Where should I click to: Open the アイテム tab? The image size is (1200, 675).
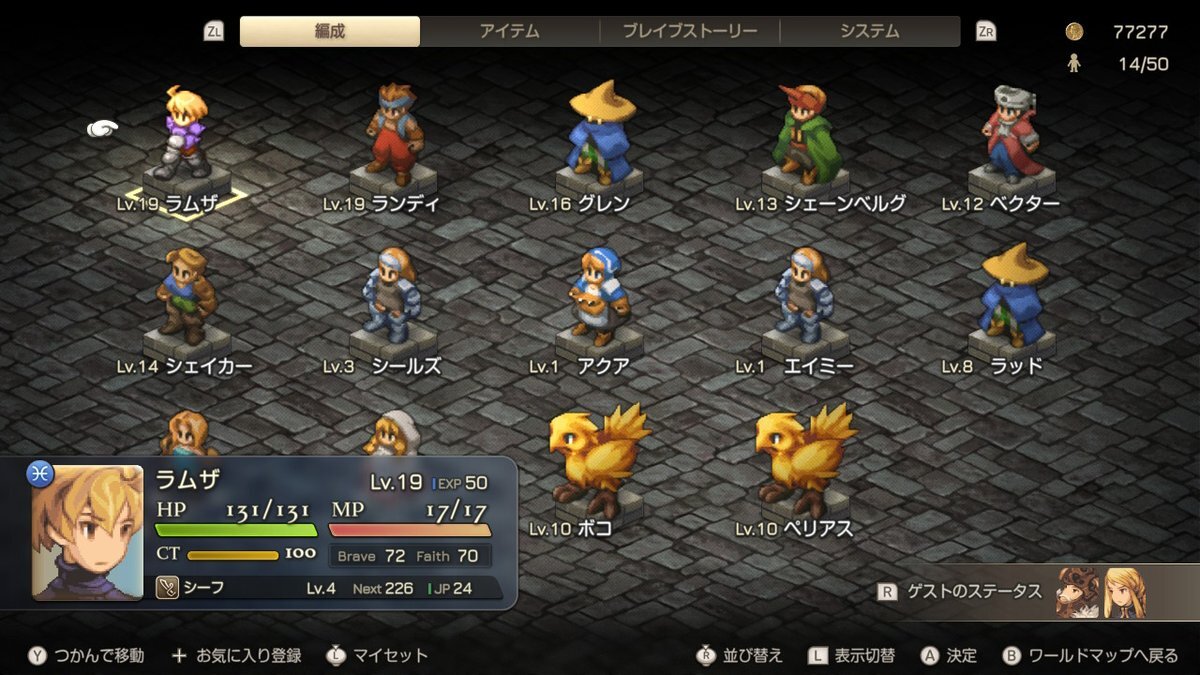pyautogui.click(x=509, y=31)
